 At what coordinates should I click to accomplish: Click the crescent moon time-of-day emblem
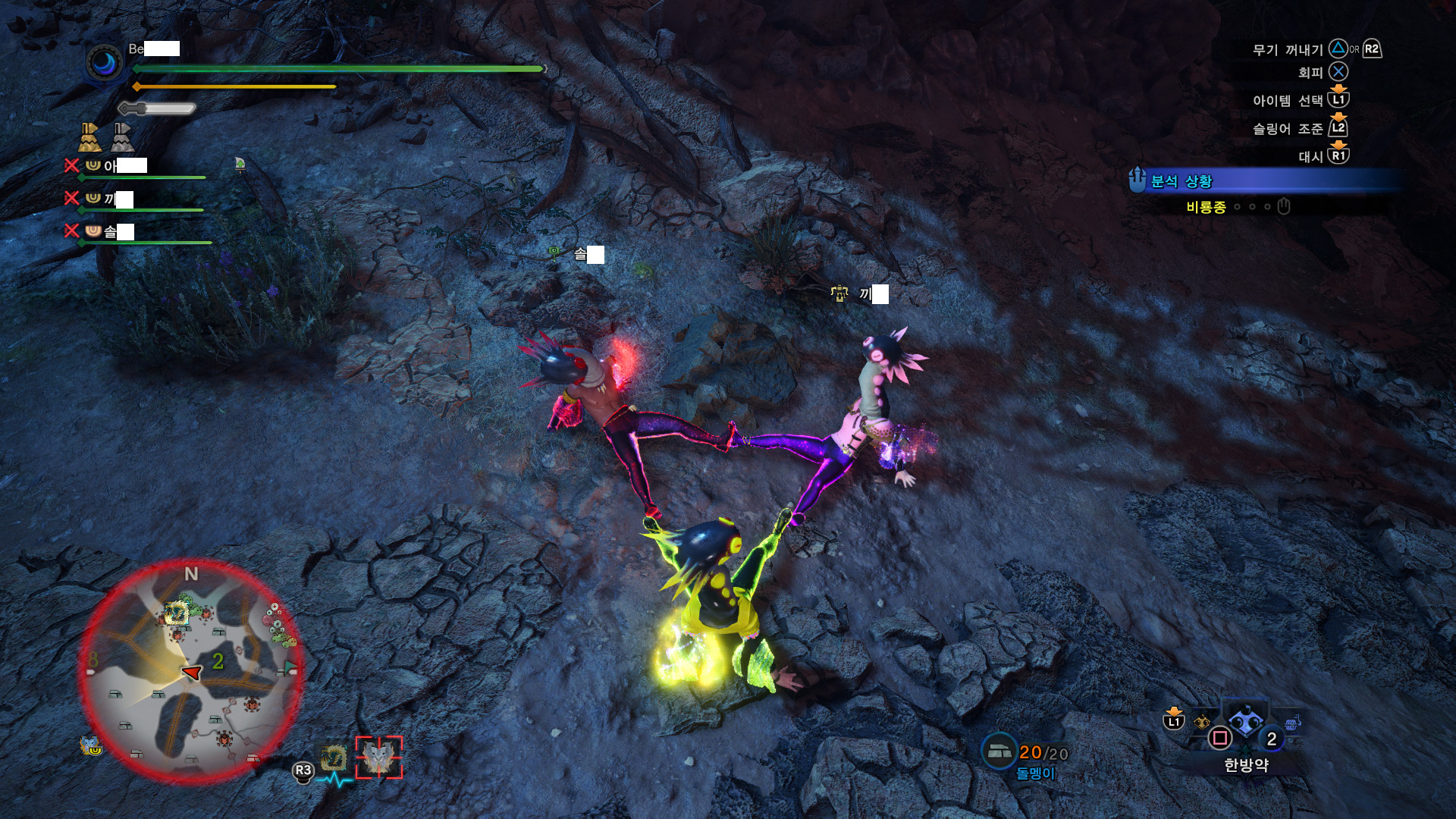[105, 64]
